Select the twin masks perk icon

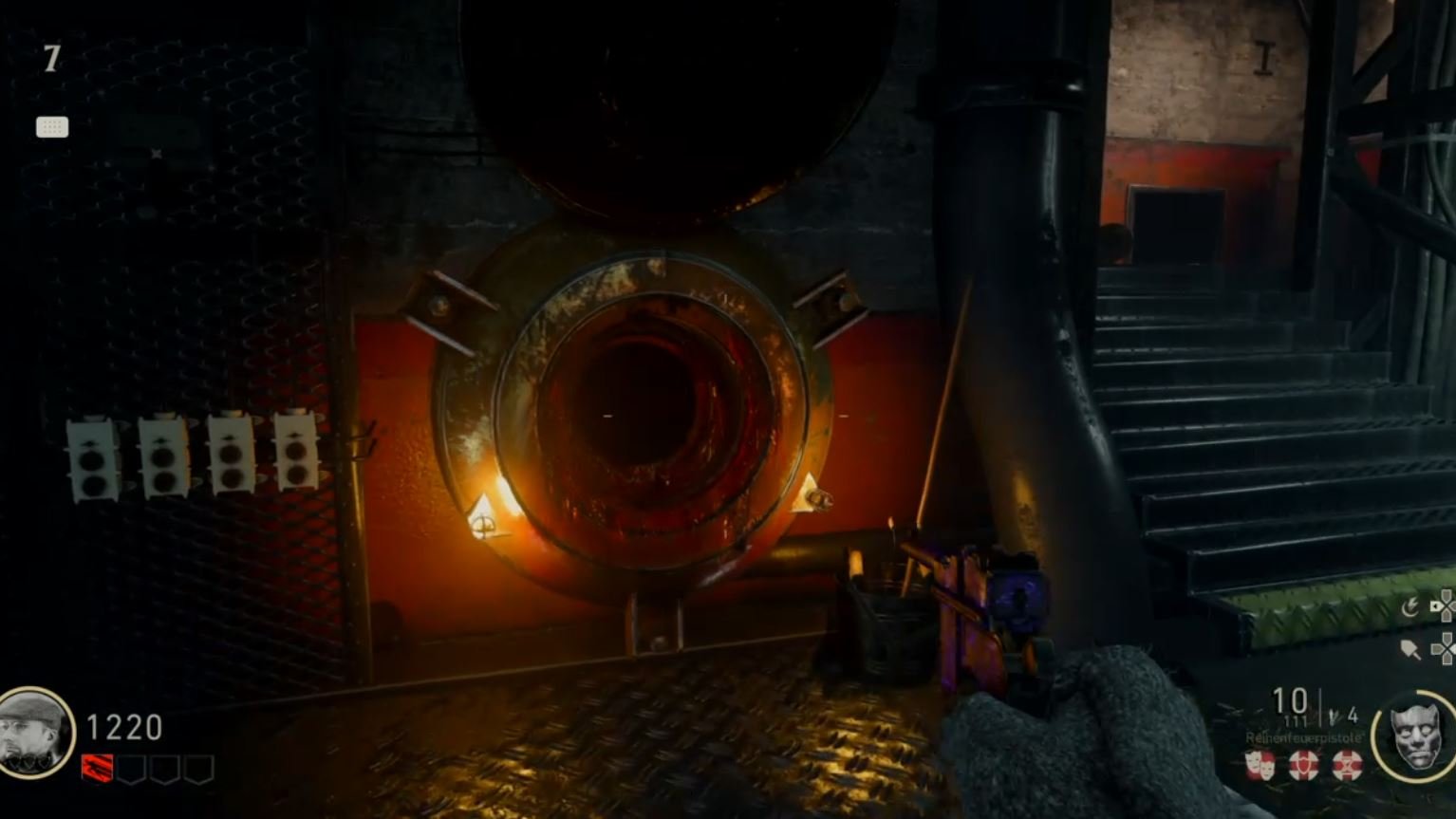pos(1260,763)
